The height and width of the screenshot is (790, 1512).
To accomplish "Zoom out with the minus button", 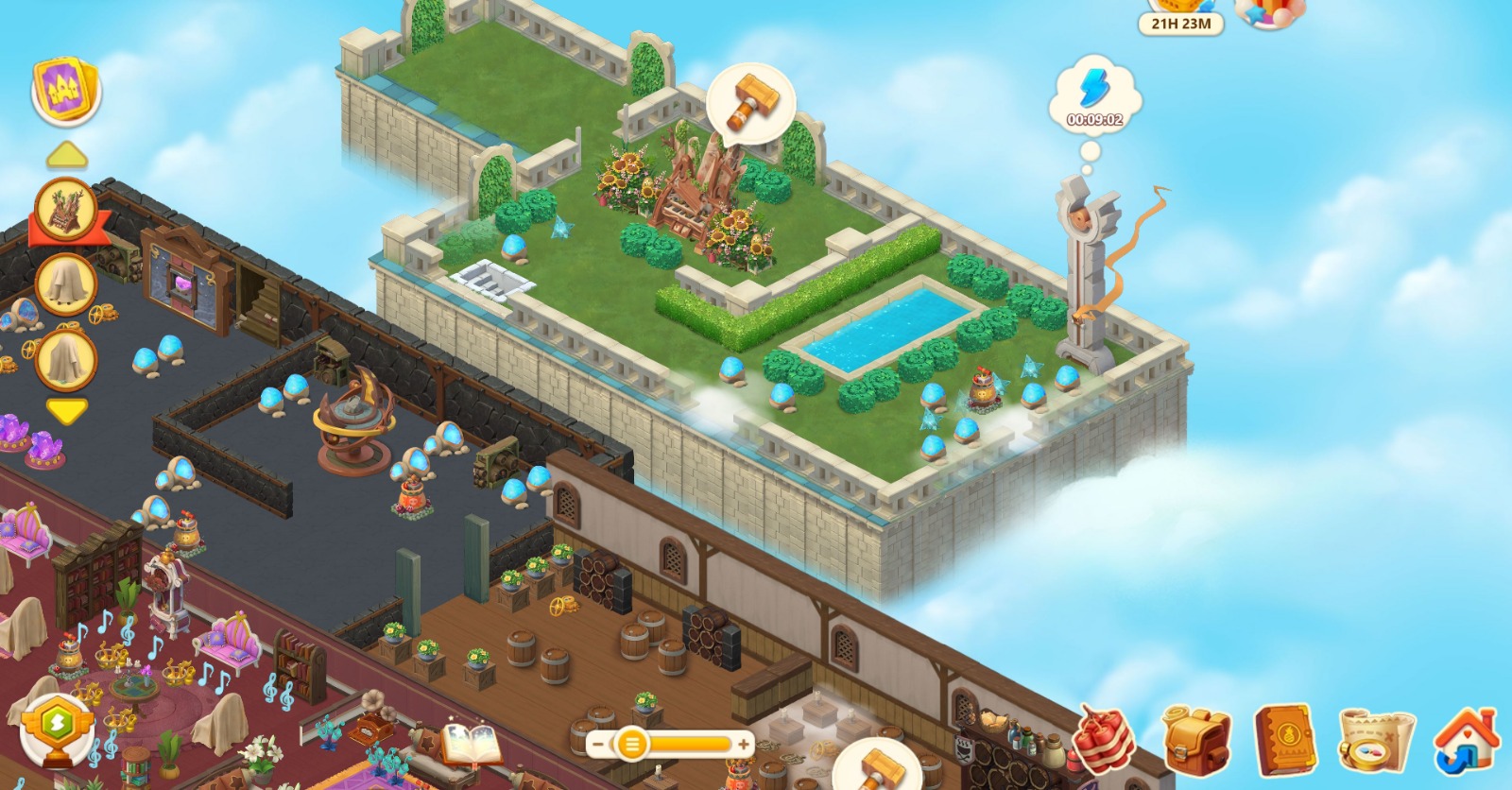I will click(597, 745).
